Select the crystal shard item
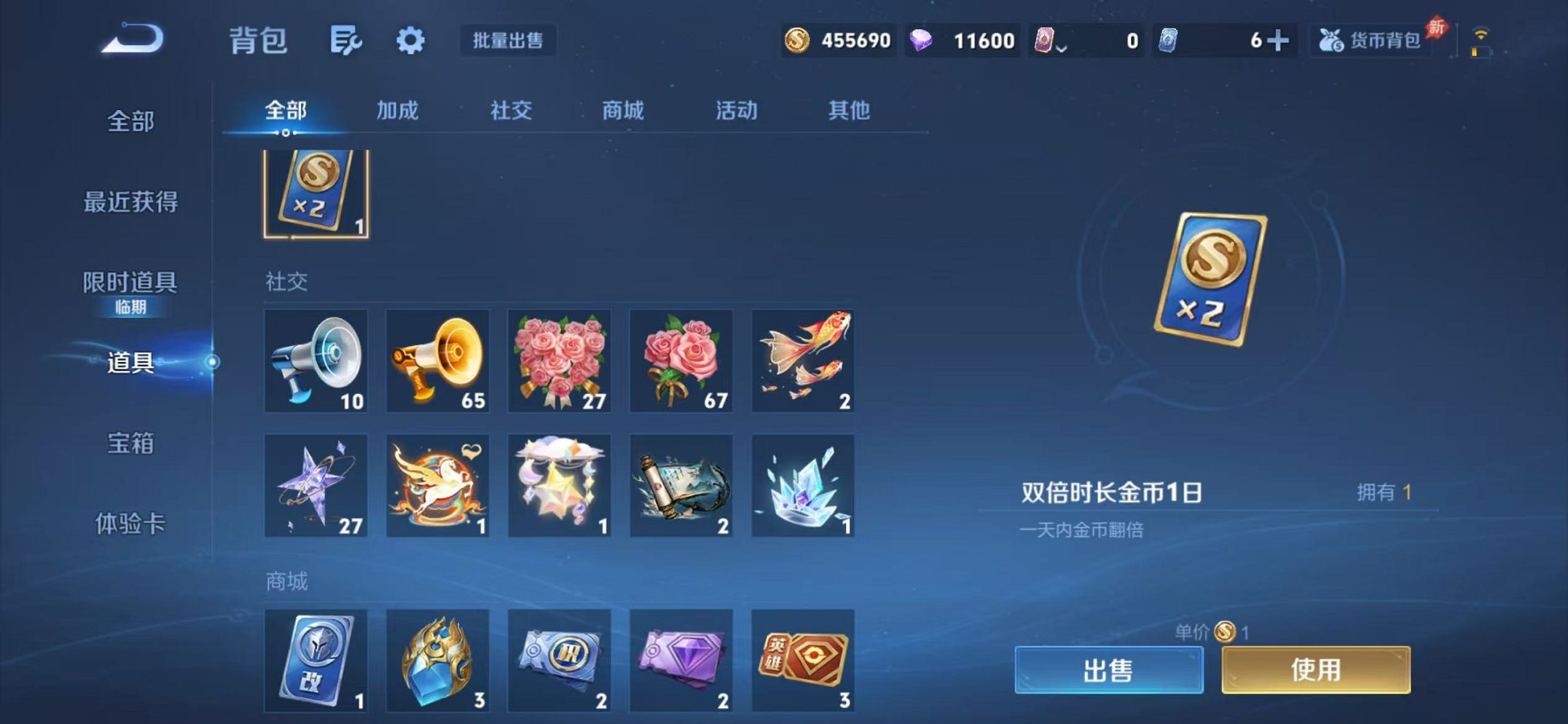This screenshot has height=724, width=1568. [801, 487]
